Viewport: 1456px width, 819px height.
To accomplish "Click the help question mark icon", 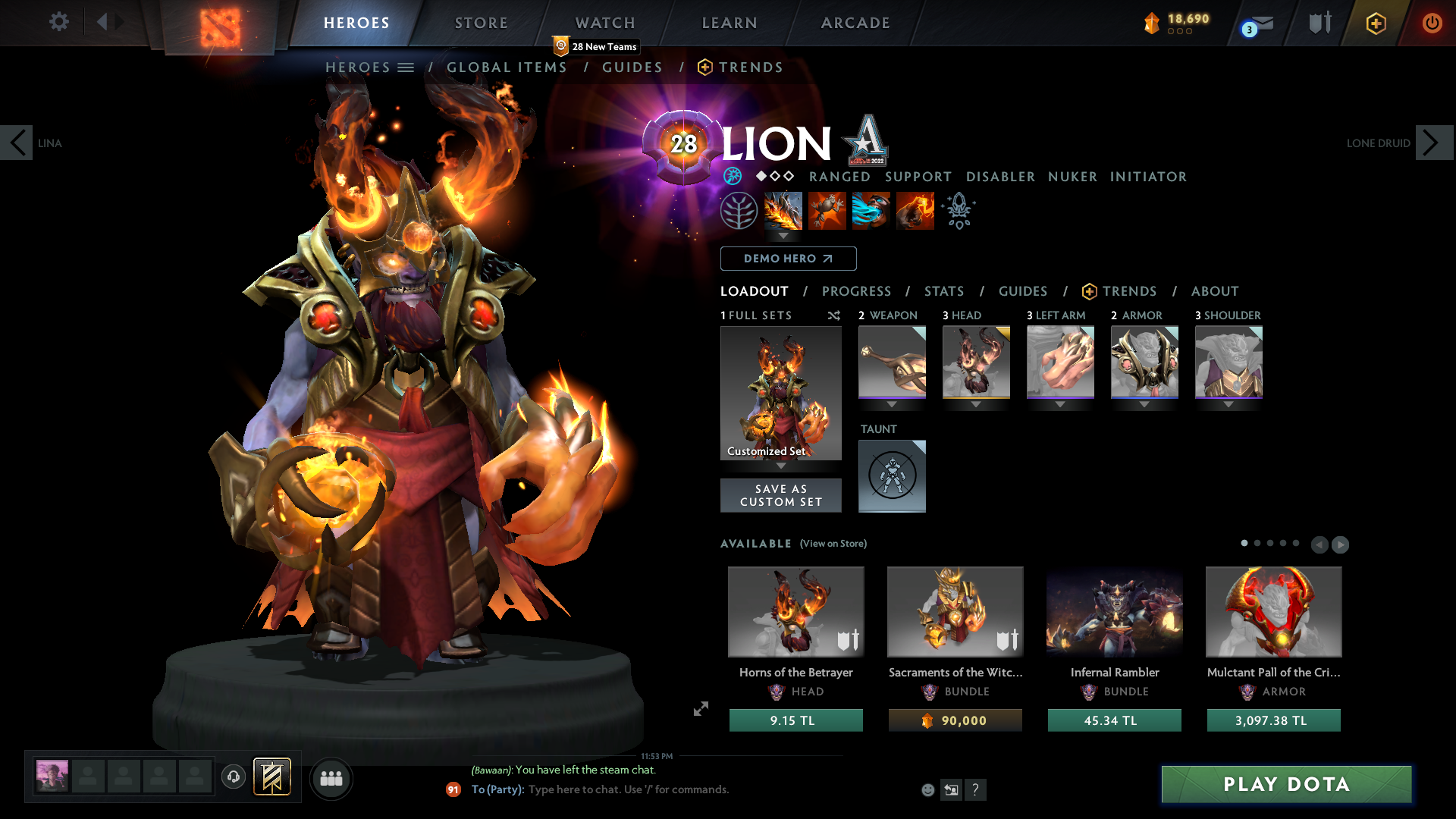I will (976, 789).
